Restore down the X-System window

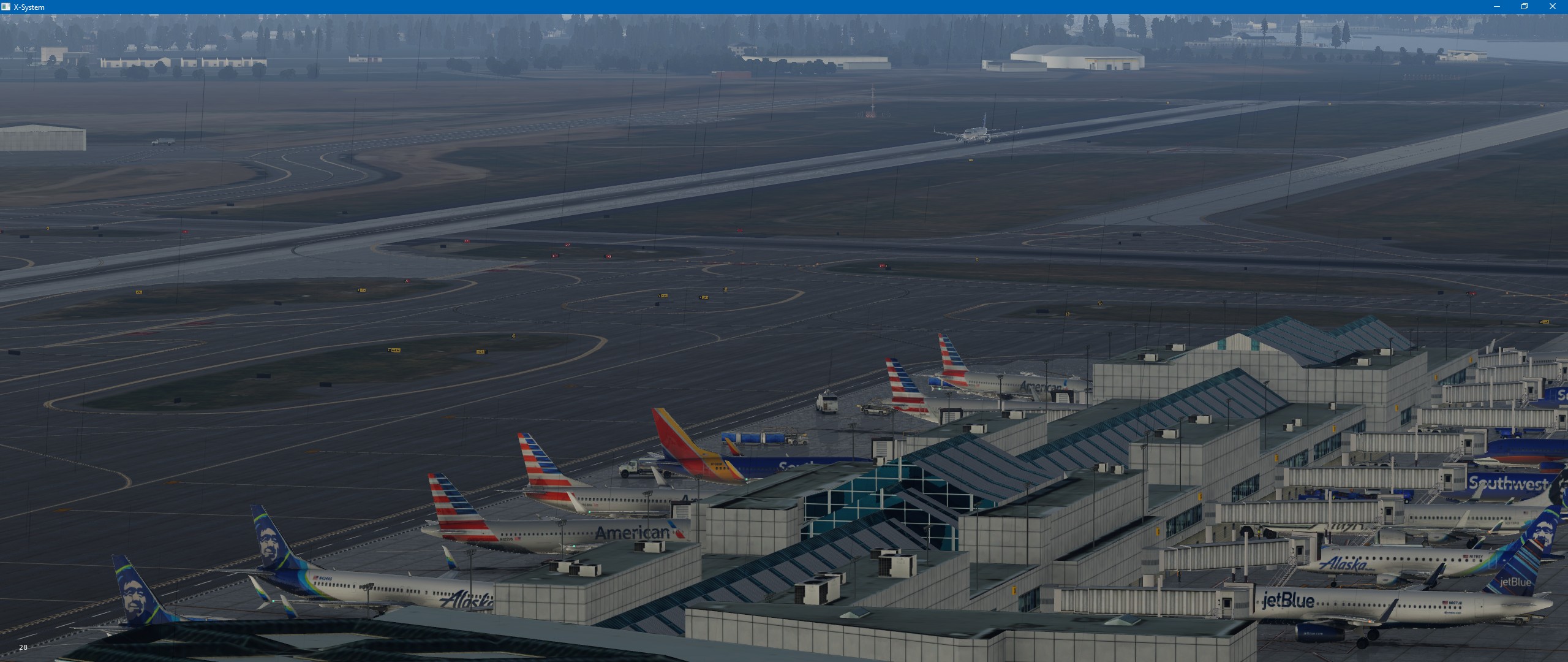(x=1525, y=7)
